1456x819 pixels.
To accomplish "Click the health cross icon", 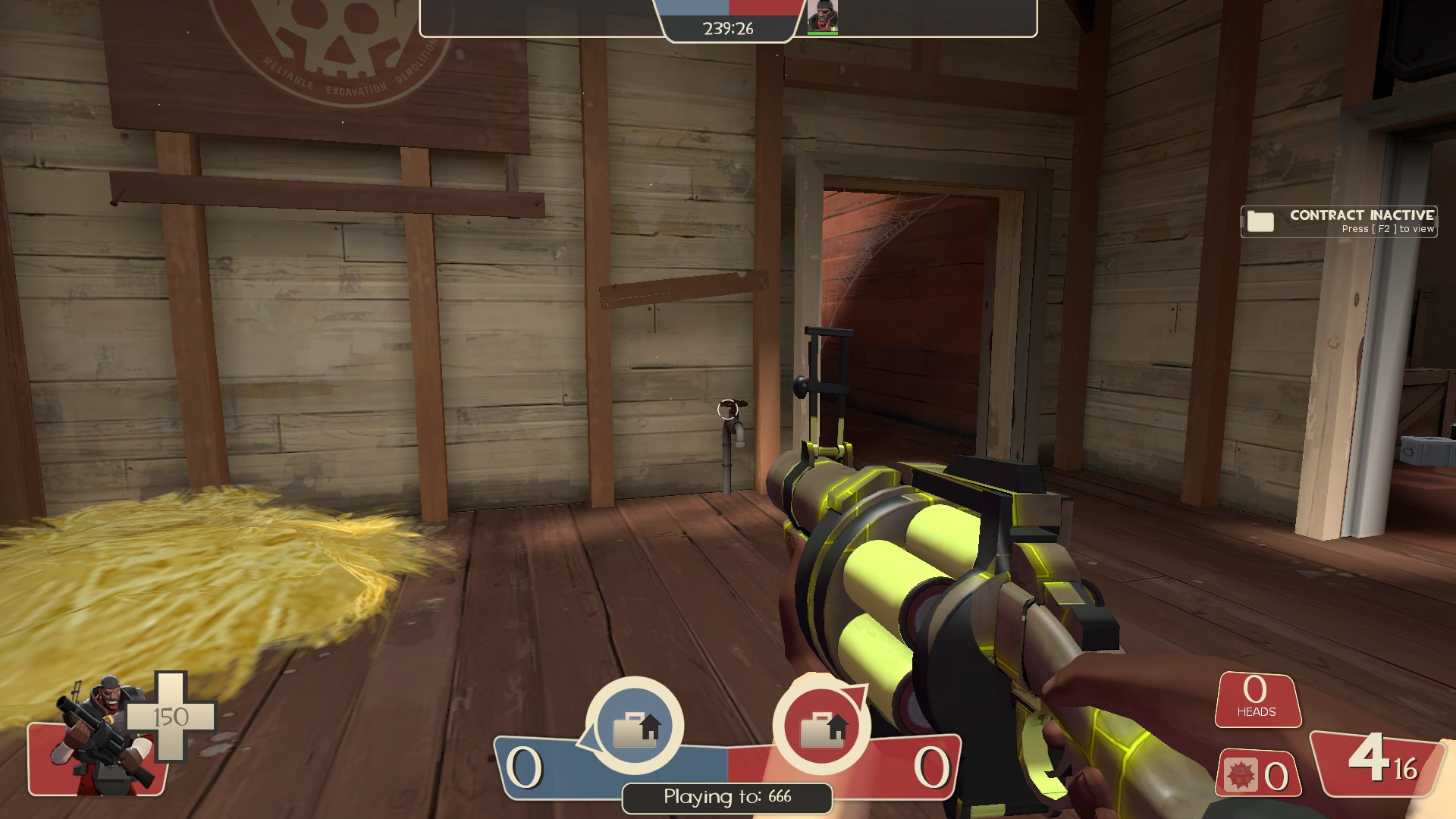I will 171,714.
